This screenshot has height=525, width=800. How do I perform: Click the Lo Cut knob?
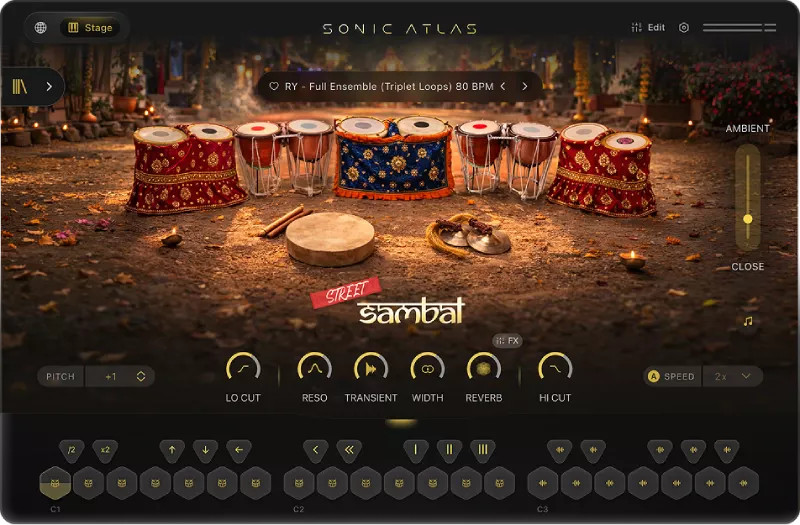(243, 368)
